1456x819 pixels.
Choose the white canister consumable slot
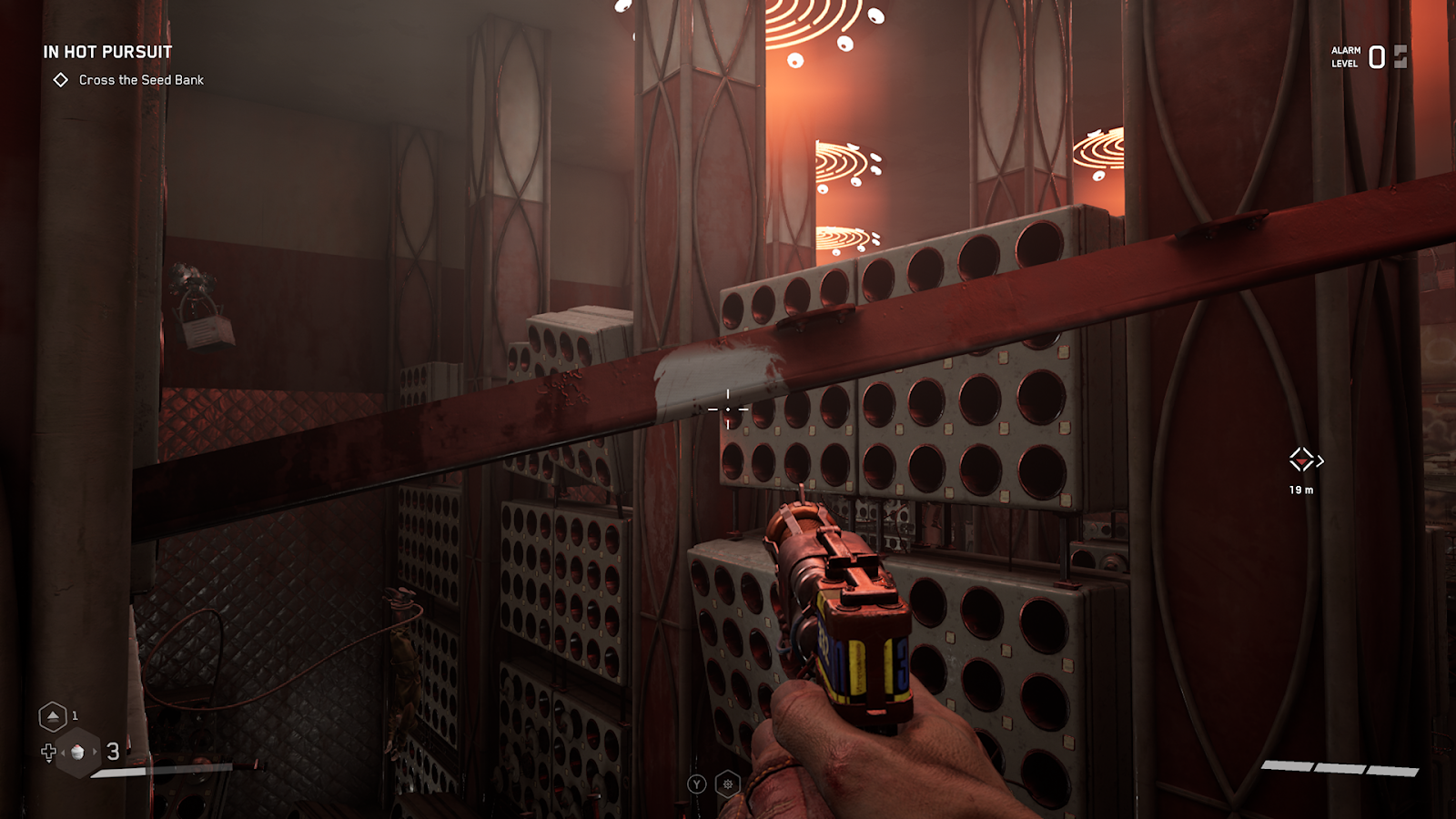tap(78, 753)
